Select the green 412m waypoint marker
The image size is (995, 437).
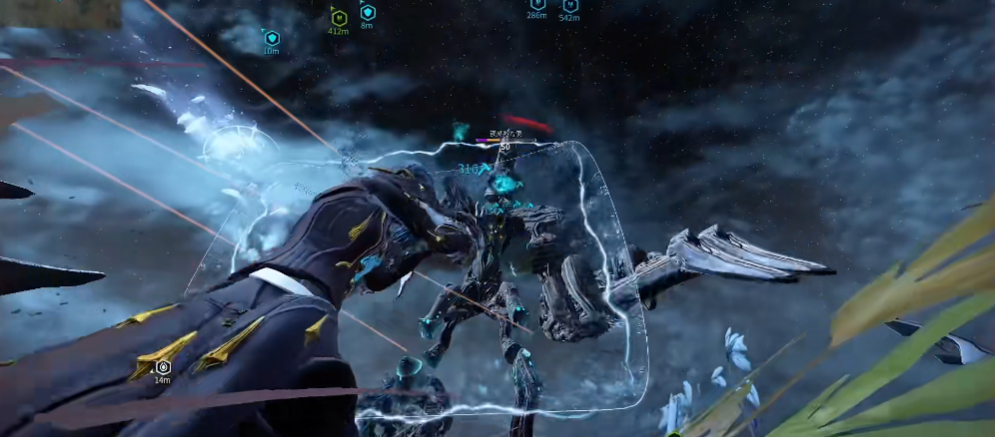338,17
